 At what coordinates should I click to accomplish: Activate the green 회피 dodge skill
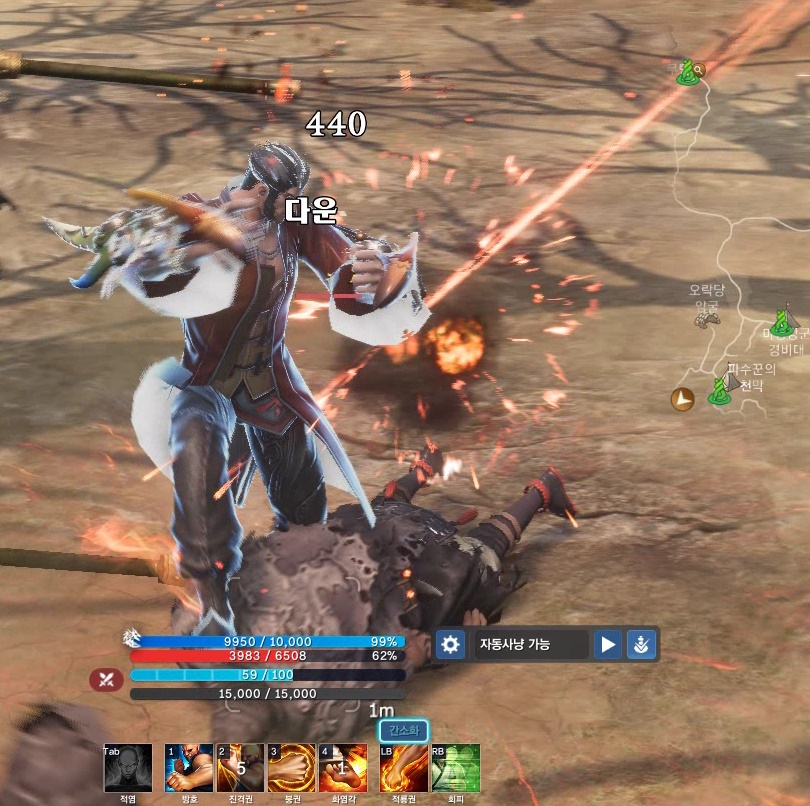click(x=455, y=768)
